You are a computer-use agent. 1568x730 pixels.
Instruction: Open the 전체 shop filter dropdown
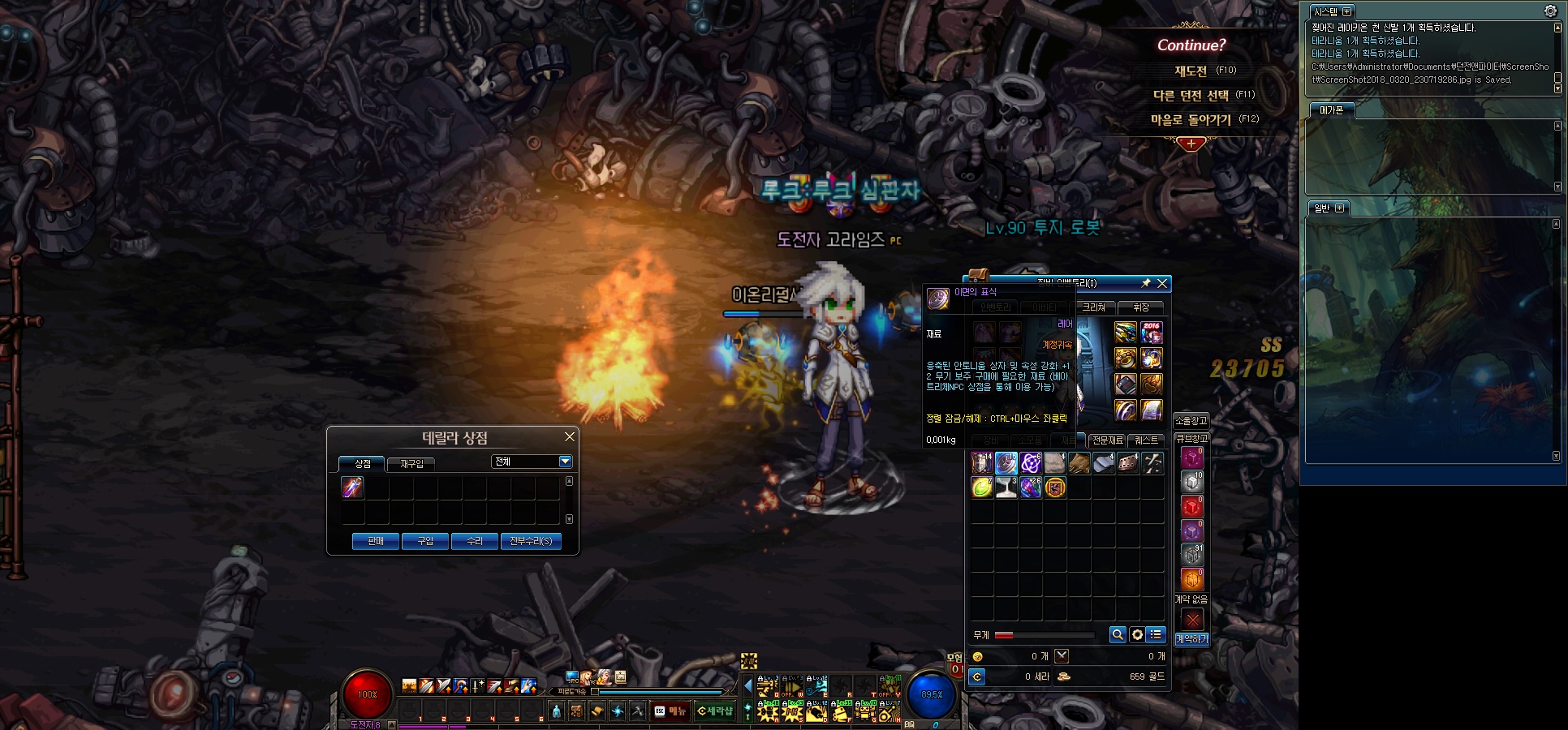(x=565, y=462)
